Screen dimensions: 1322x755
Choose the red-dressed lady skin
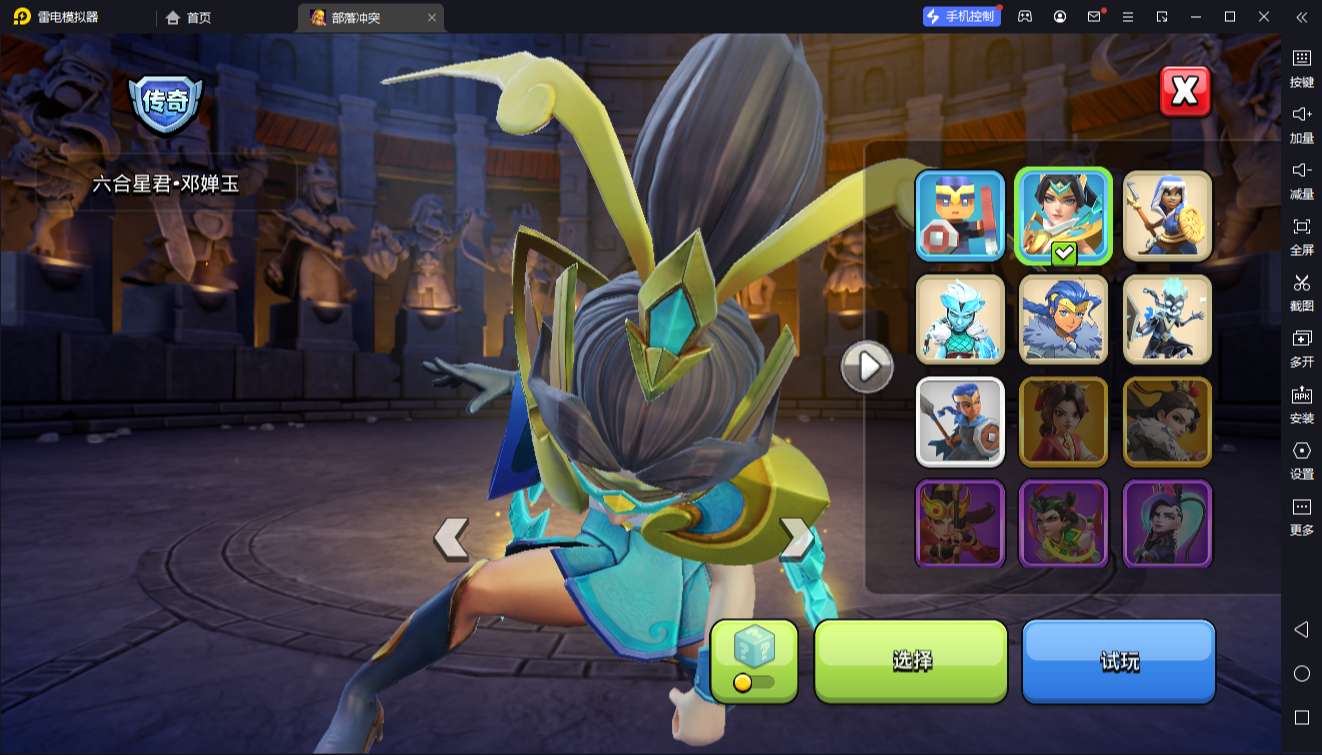1063,422
